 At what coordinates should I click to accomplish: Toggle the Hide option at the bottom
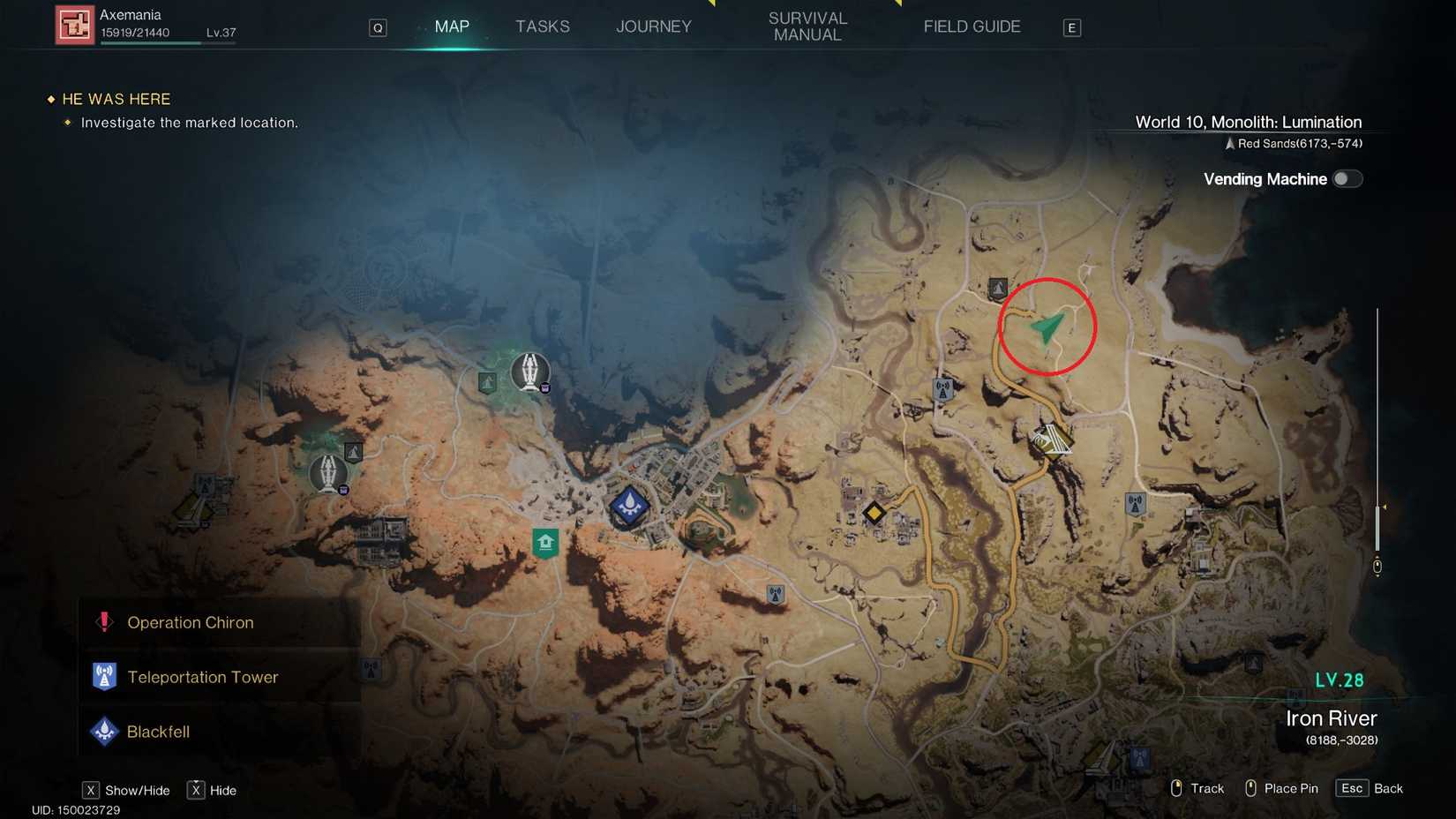coord(211,790)
